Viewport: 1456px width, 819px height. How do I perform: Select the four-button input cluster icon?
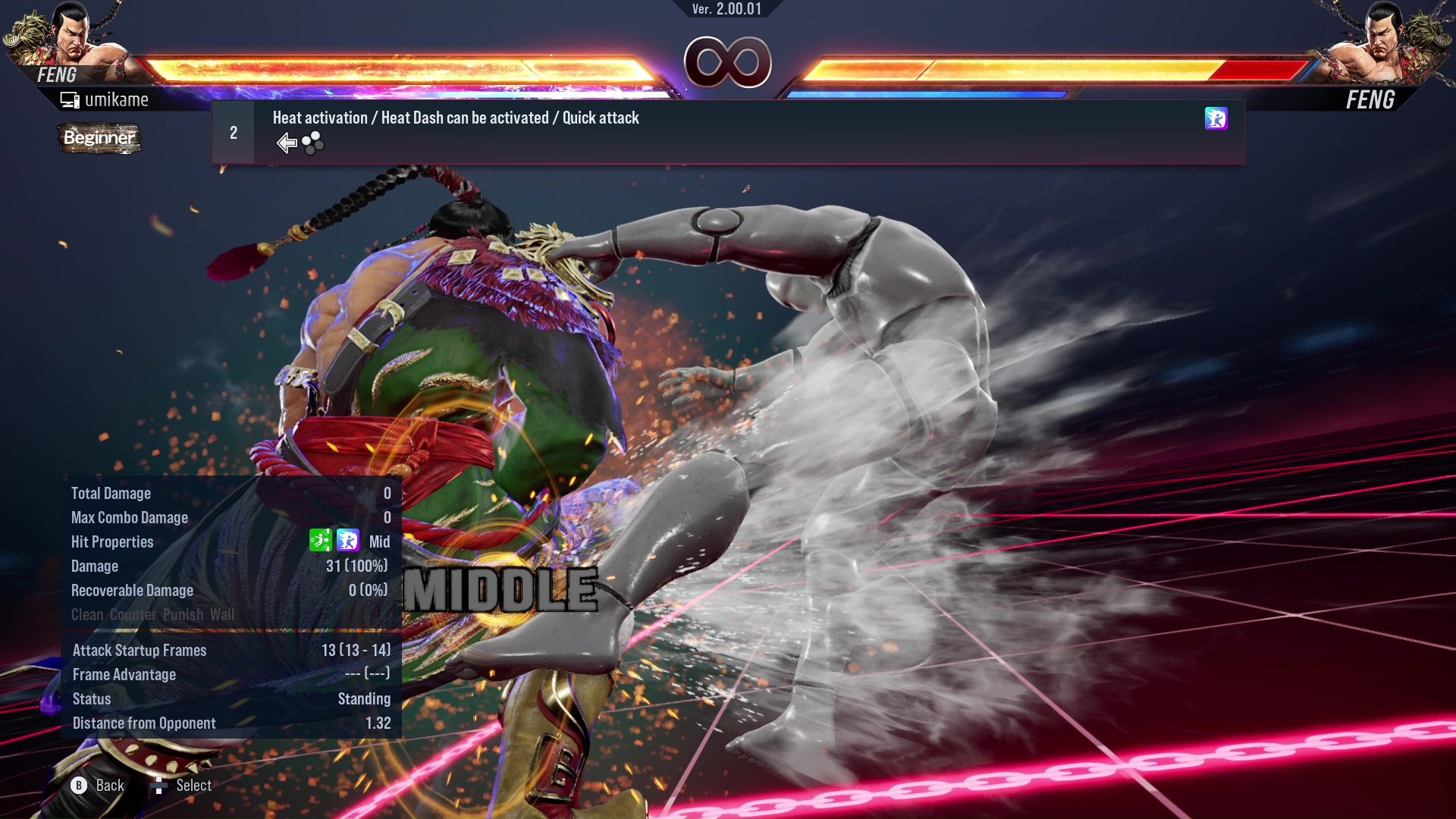(312, 143)
